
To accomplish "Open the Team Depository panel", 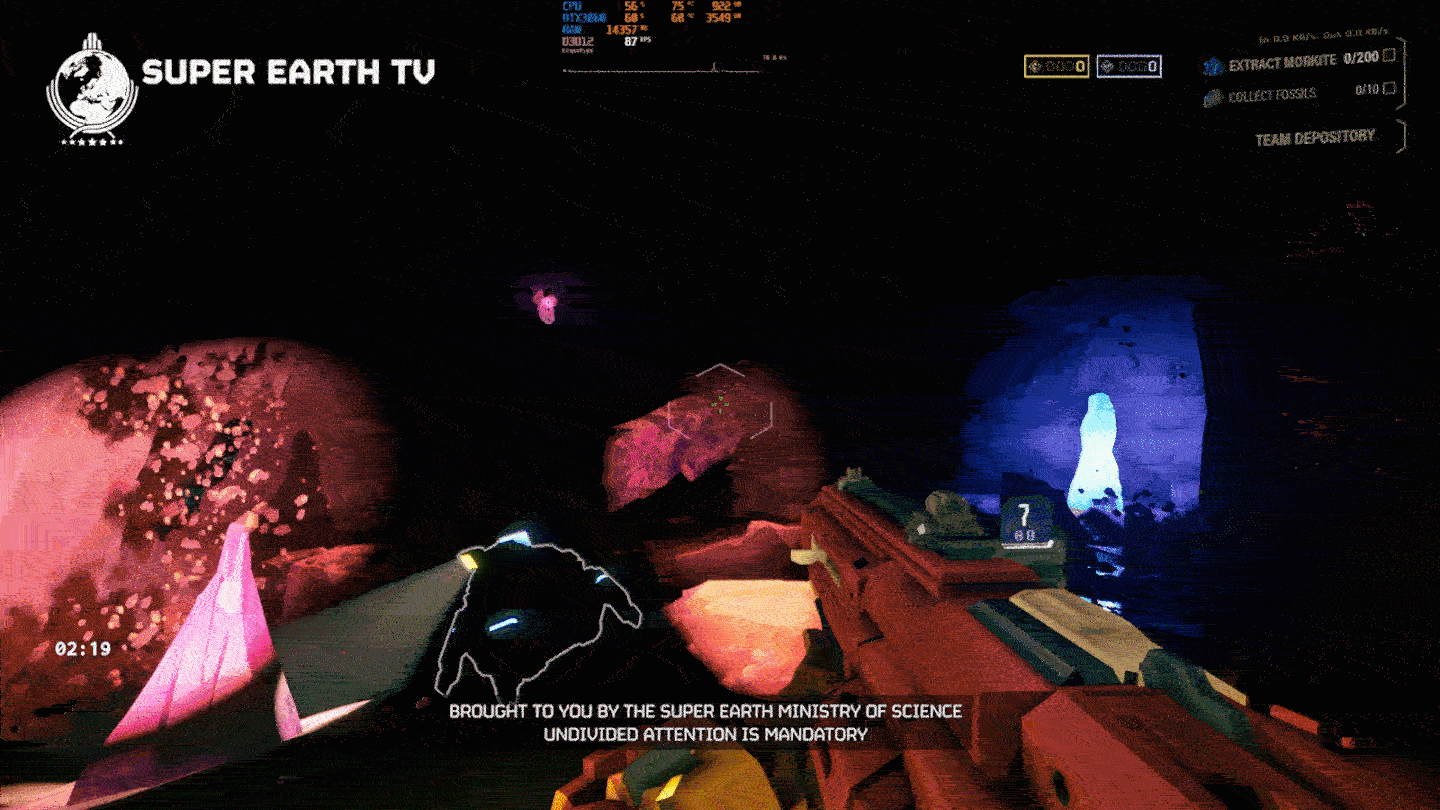I will point(1314,137).
